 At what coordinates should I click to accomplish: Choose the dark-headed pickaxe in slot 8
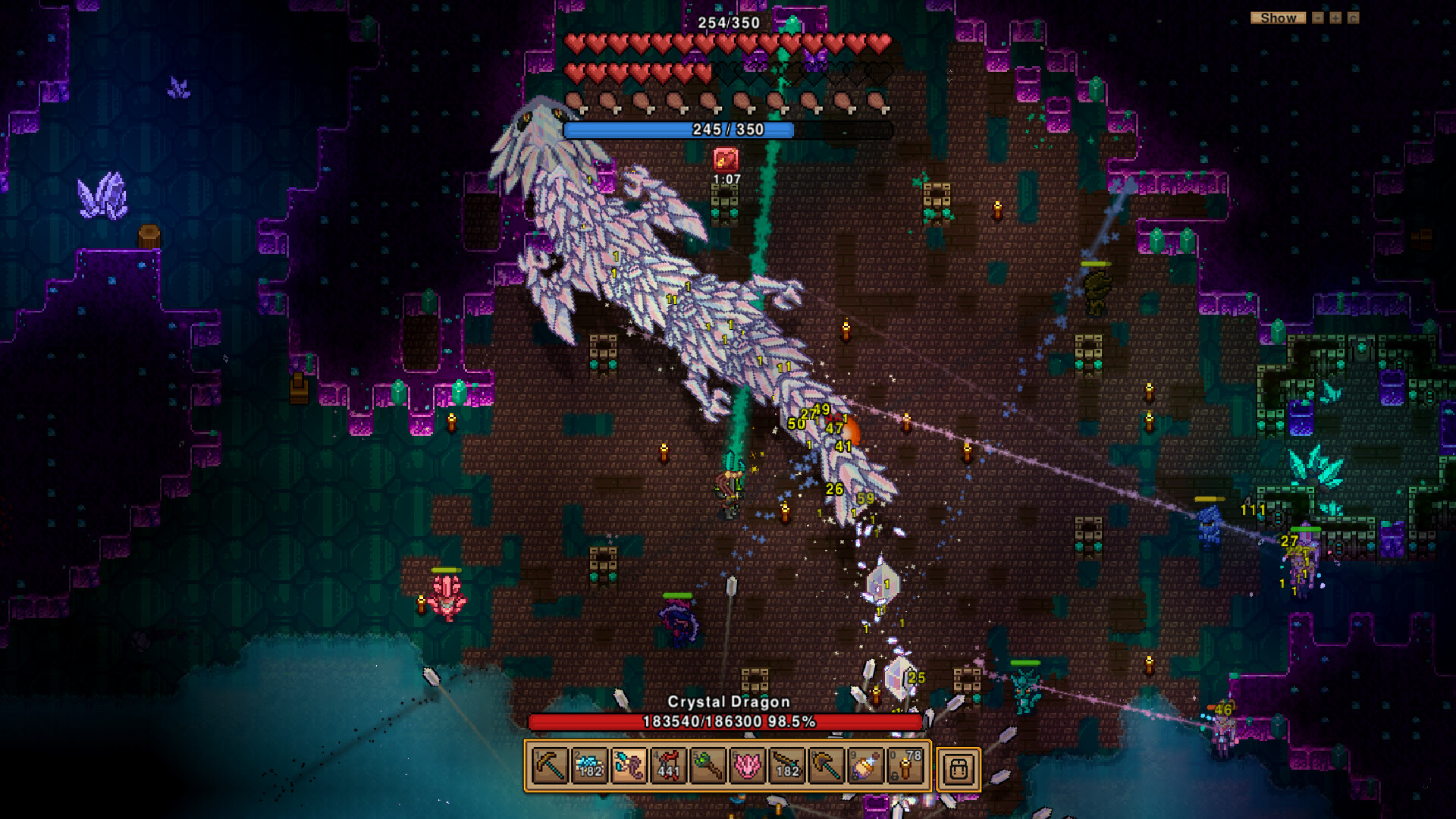(x=826, y=767)
